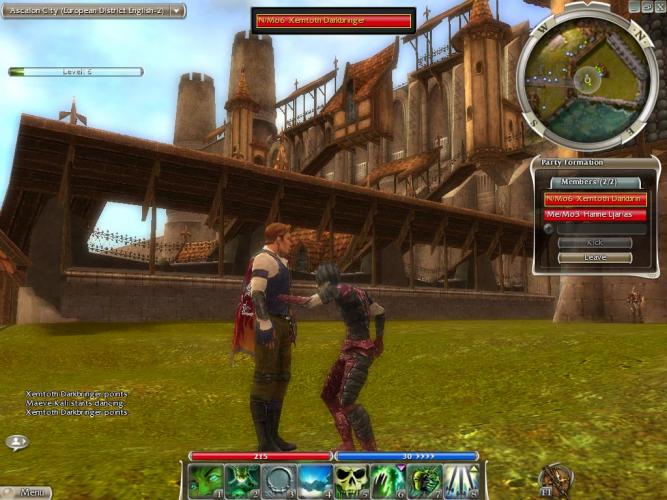Select party member Xemtoth Darkbringer
667x500 pixels.
tap(595, 199)
